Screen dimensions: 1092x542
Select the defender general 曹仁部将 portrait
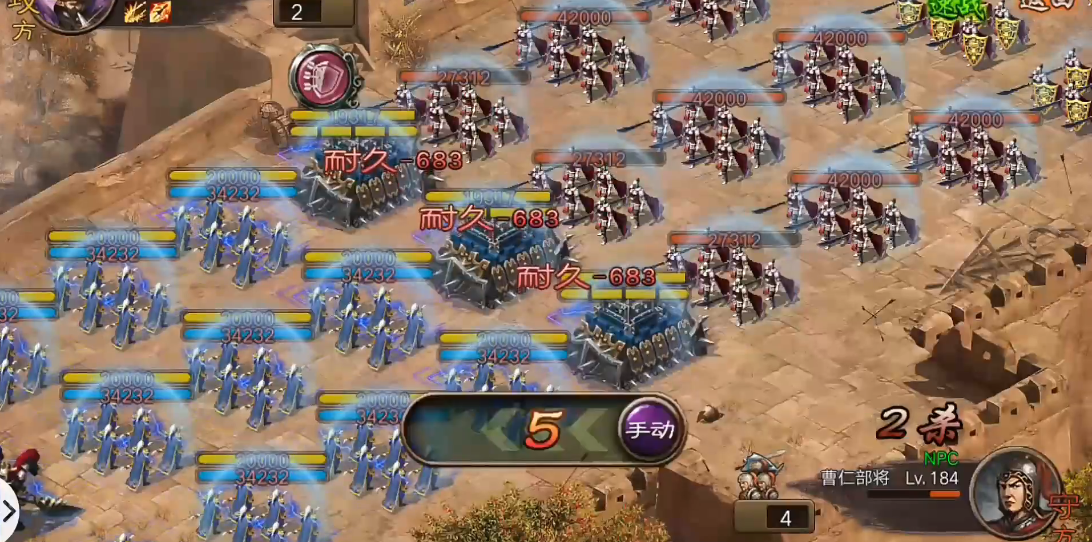tap(1013, 491)
